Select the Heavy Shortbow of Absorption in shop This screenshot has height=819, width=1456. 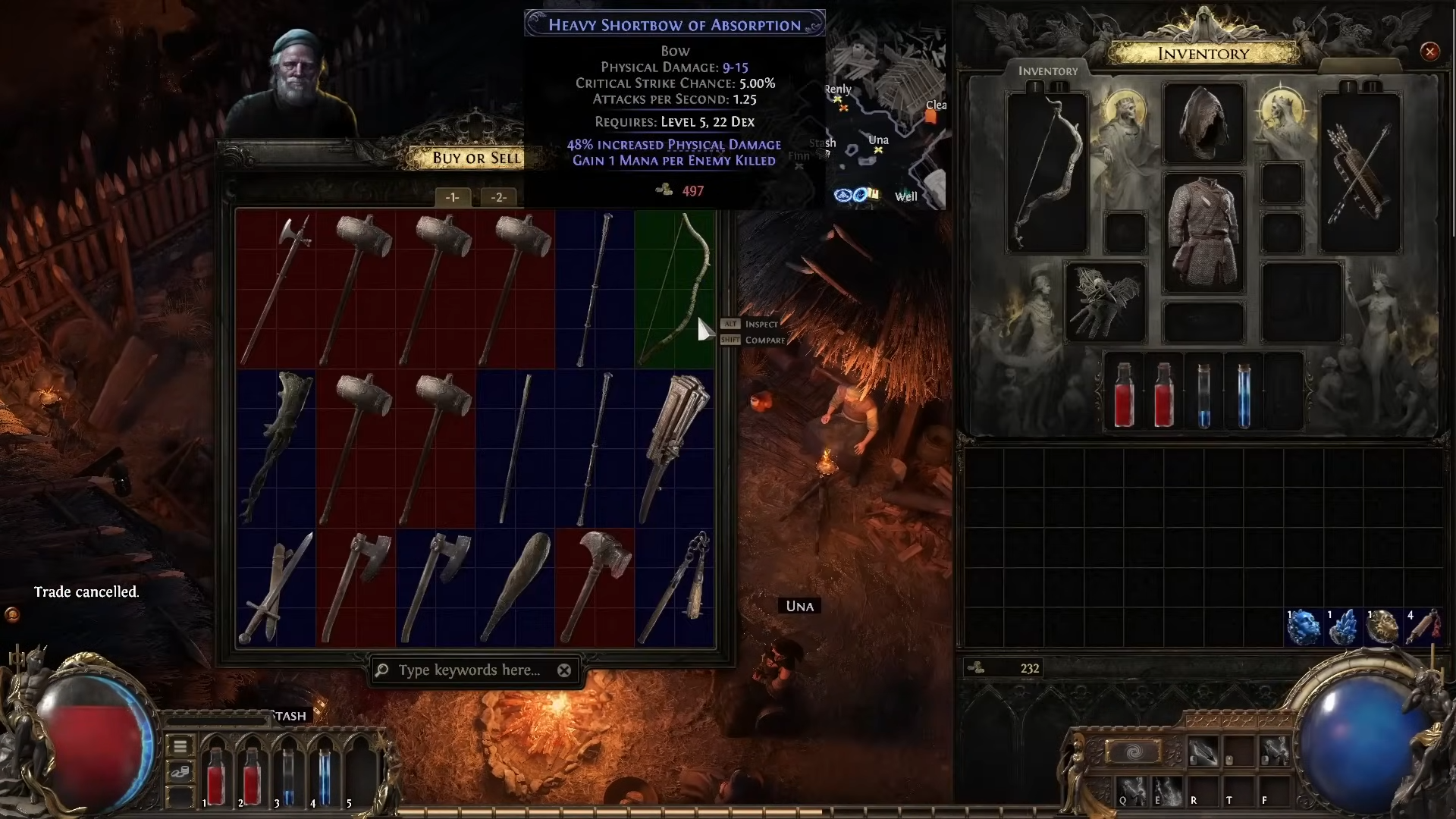[x=675, y=288]
